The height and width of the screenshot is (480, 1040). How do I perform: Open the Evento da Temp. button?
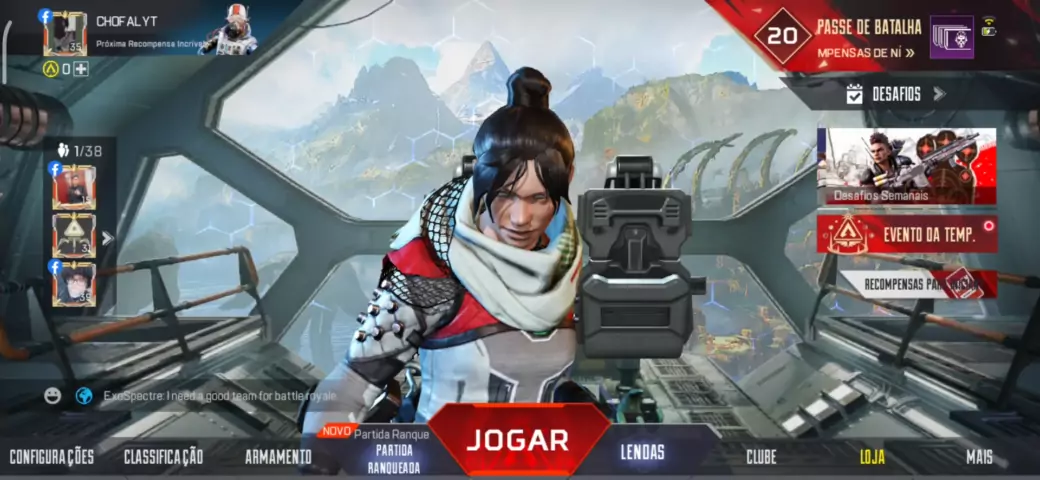[906, 234]
